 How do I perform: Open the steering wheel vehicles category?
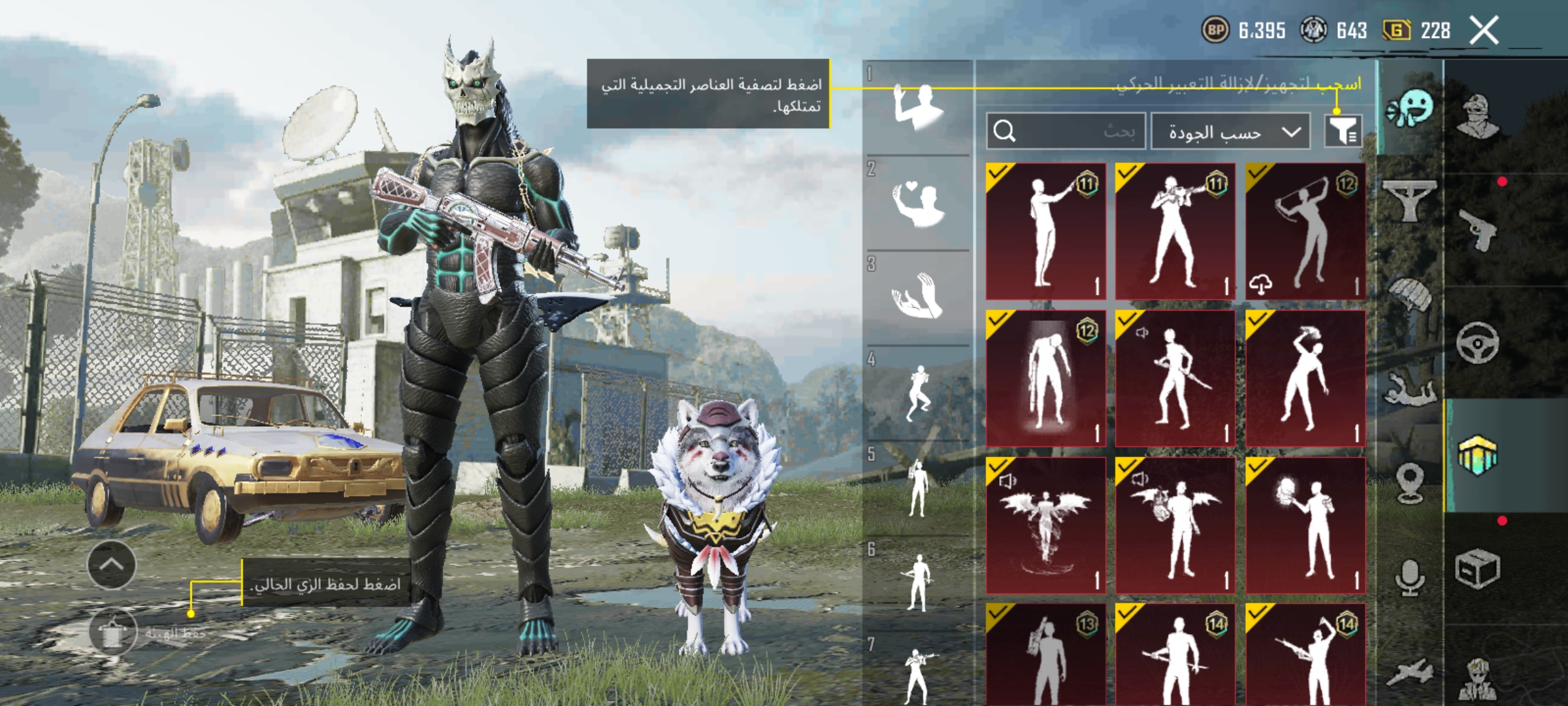1478,341
